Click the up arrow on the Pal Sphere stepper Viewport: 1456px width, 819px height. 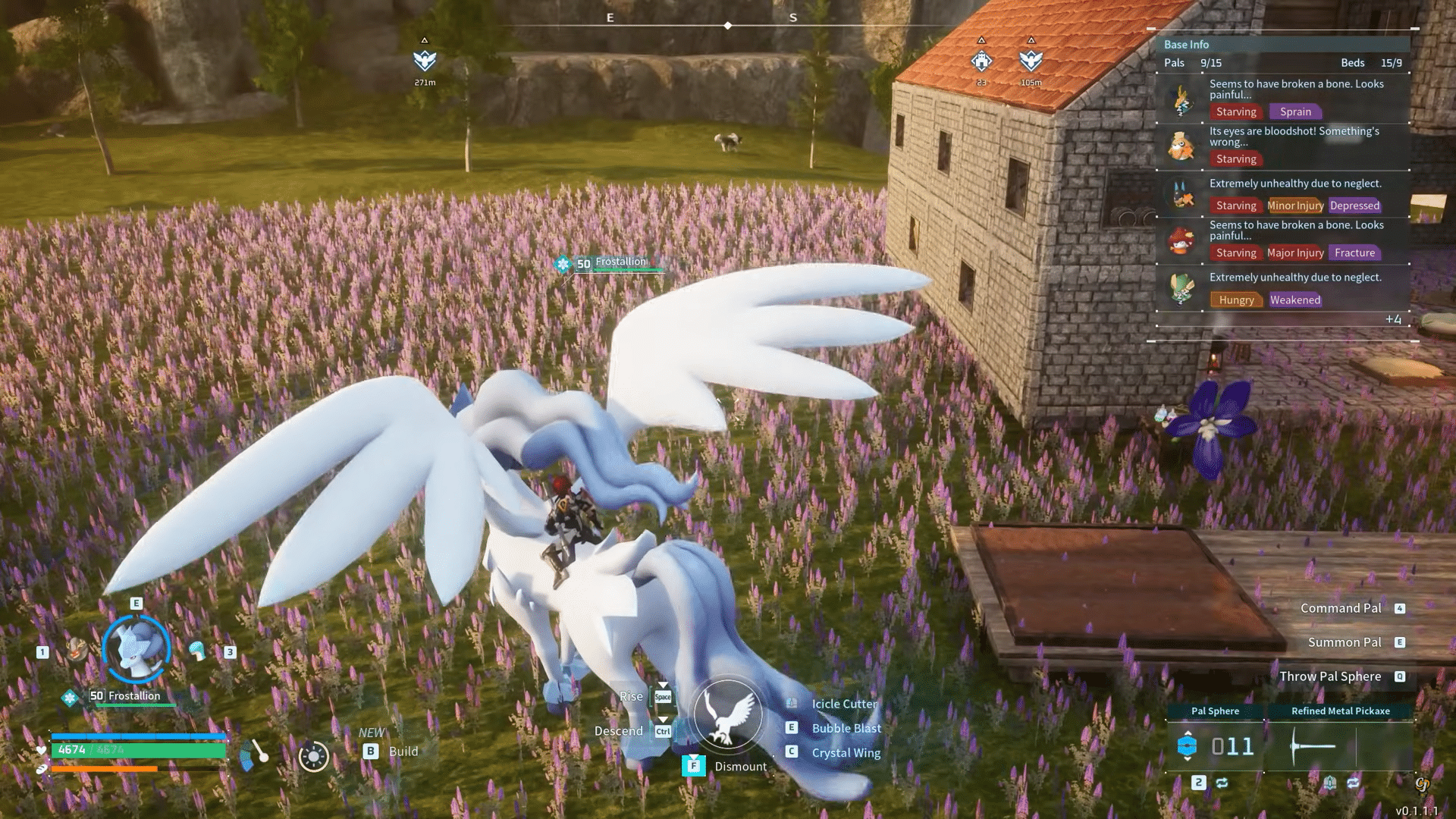coord(1188,733)
